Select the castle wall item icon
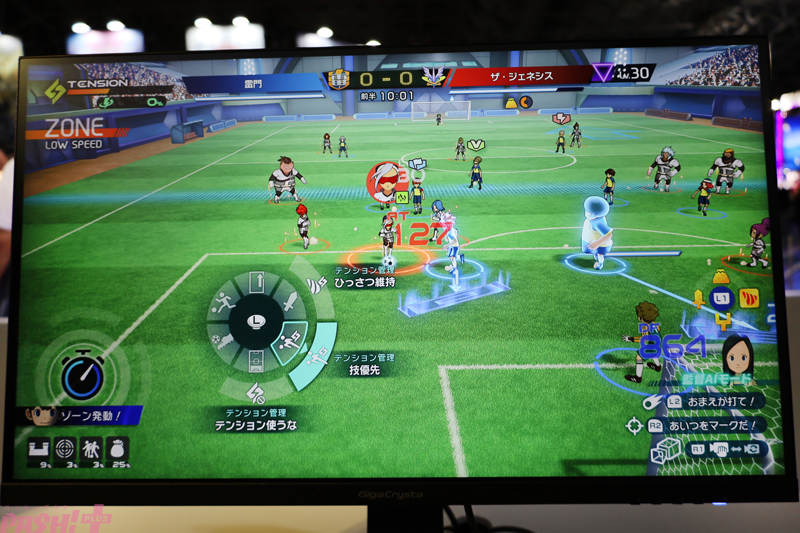The image size is (800, 533). click(41, 449)
